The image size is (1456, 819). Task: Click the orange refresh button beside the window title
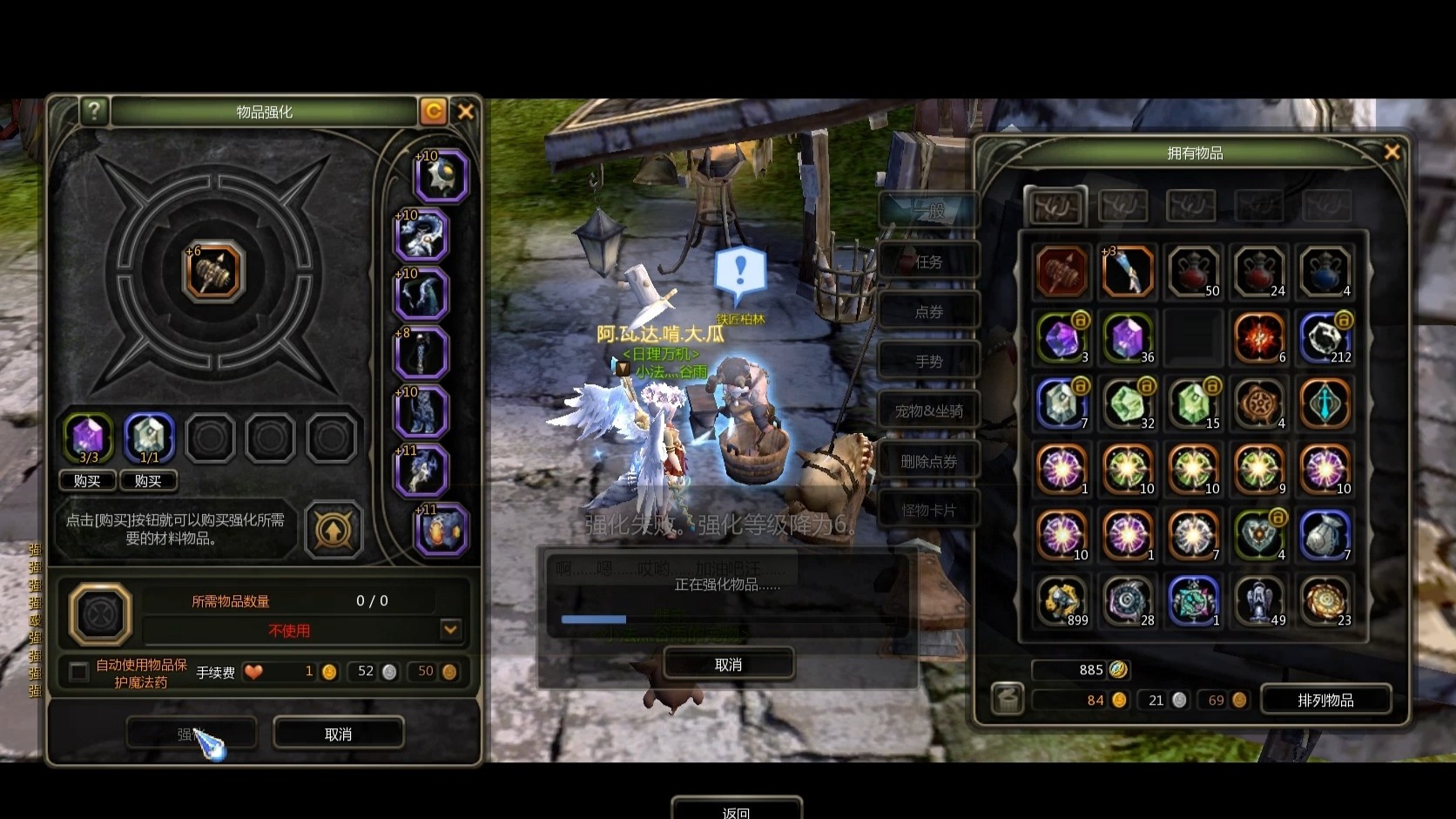click(x=433, y=112)
